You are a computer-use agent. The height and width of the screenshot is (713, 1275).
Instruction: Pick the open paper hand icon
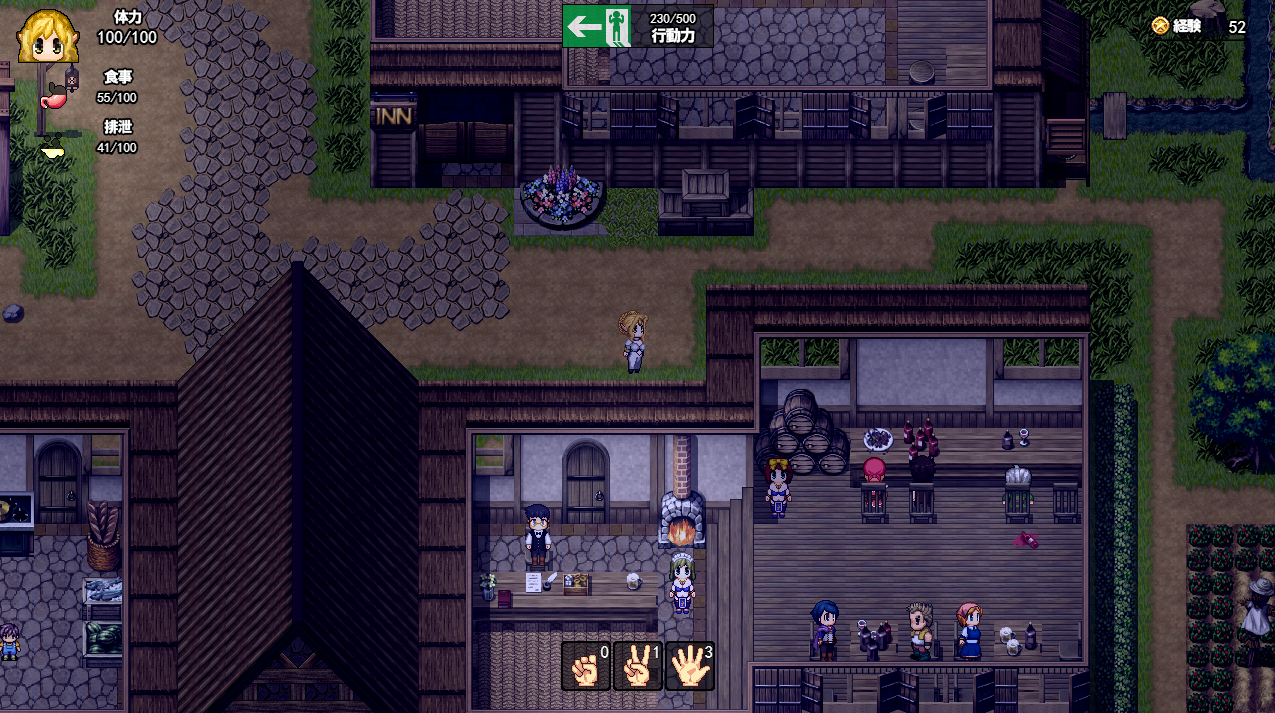[x=689, y=666]
